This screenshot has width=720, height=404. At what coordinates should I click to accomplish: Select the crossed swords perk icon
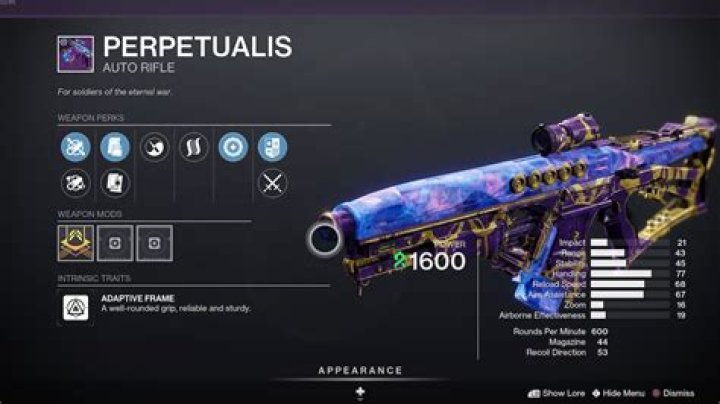(x=271, y=183)
